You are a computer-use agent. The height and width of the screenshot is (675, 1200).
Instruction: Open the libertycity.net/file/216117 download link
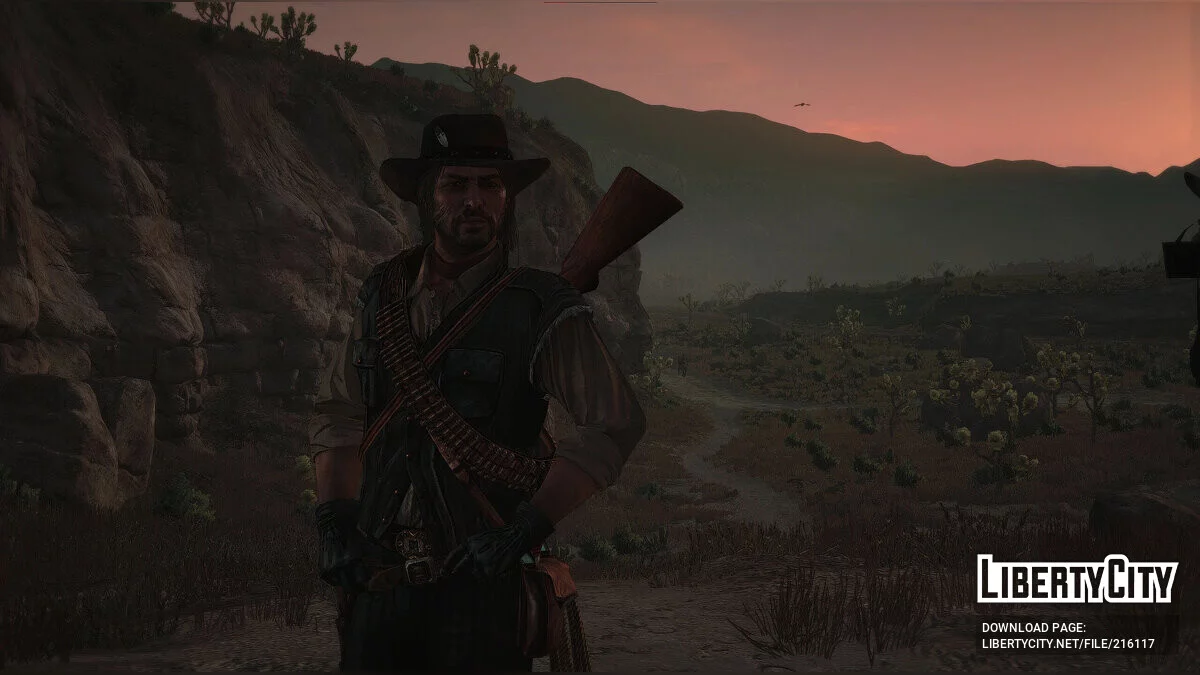tap(1067, 644)
